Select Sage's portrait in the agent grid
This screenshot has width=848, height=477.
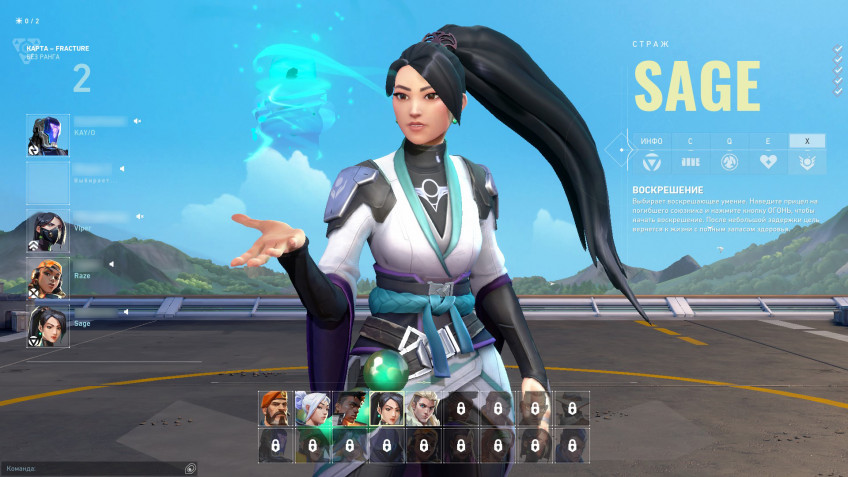[x=387, y=408]
